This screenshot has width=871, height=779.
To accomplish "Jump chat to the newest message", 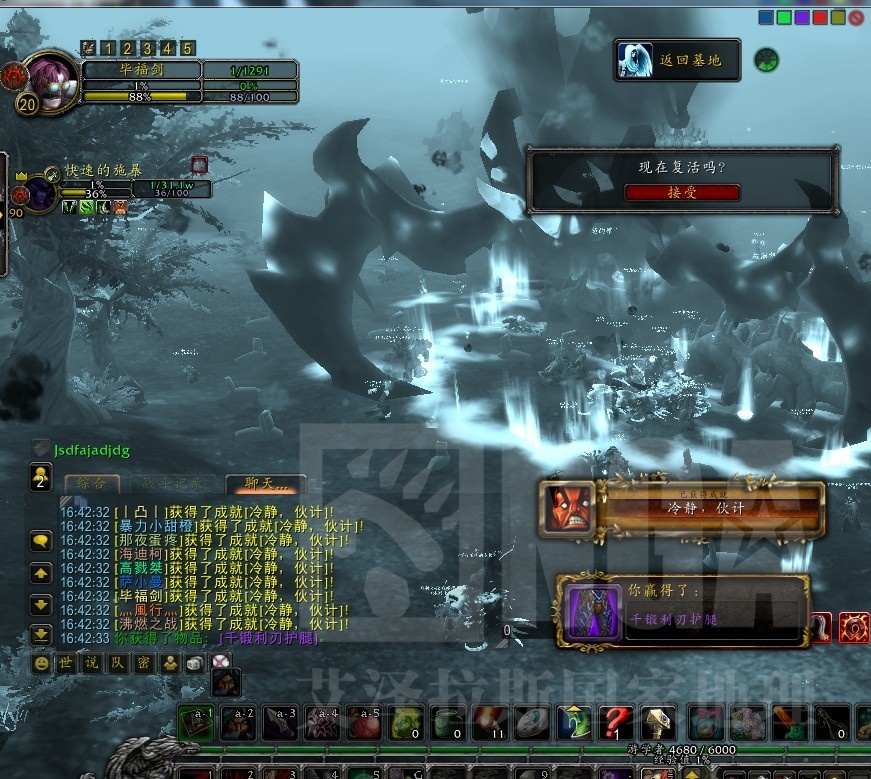I will pos(41,634).
